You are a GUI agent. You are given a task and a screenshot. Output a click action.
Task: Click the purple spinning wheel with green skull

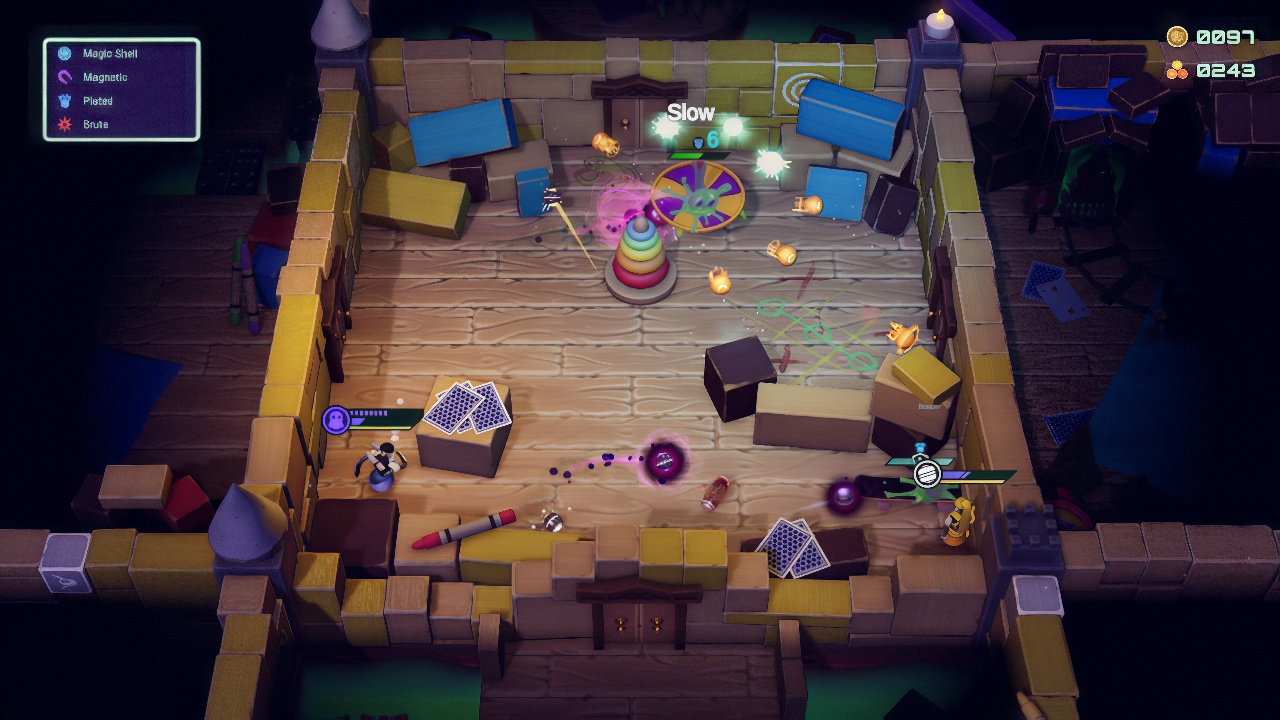tap(697, 197)
